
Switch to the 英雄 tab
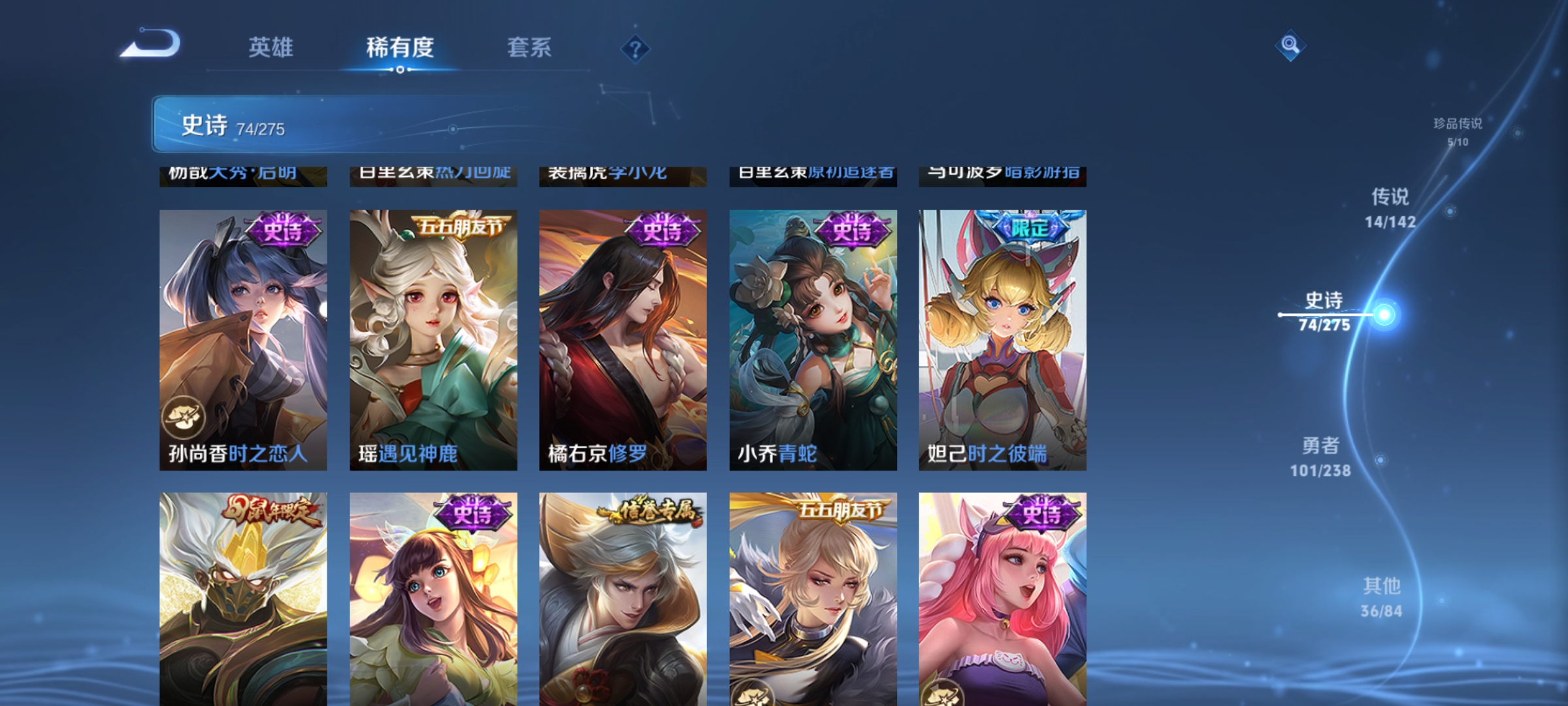[x=272, y=47]
